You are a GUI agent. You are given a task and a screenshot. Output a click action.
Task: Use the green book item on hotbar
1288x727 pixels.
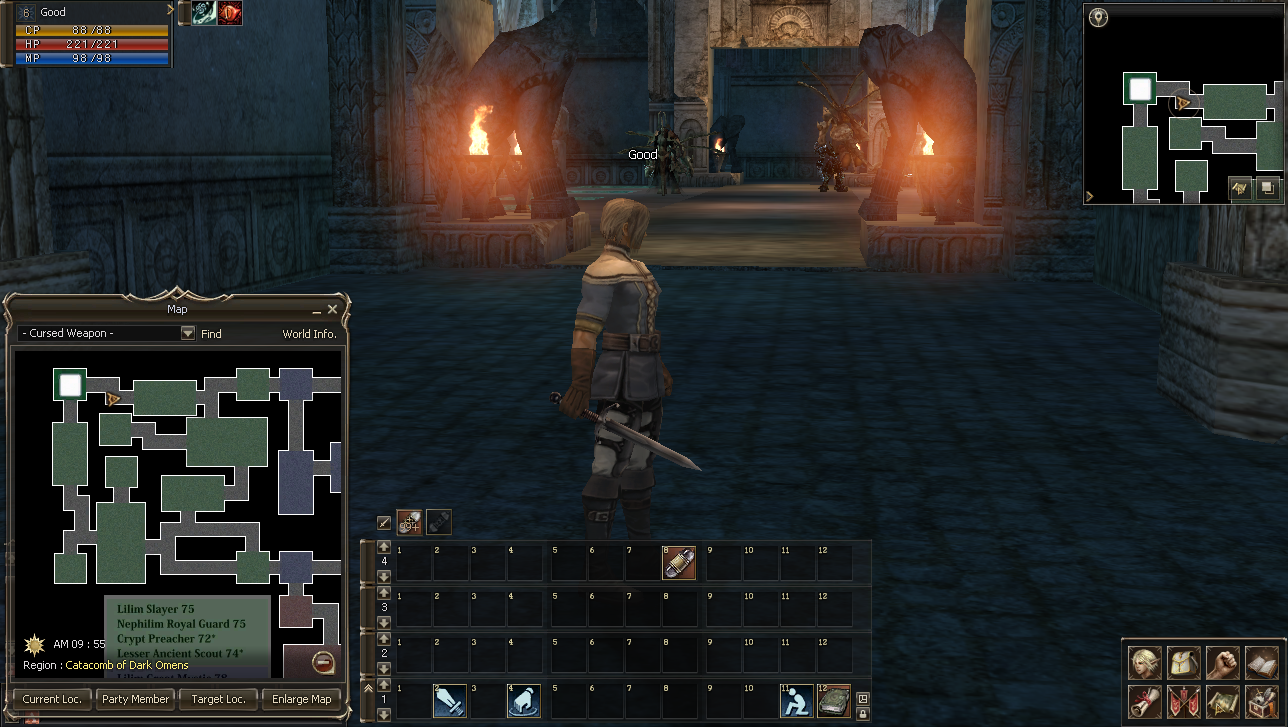pos(833,701)
